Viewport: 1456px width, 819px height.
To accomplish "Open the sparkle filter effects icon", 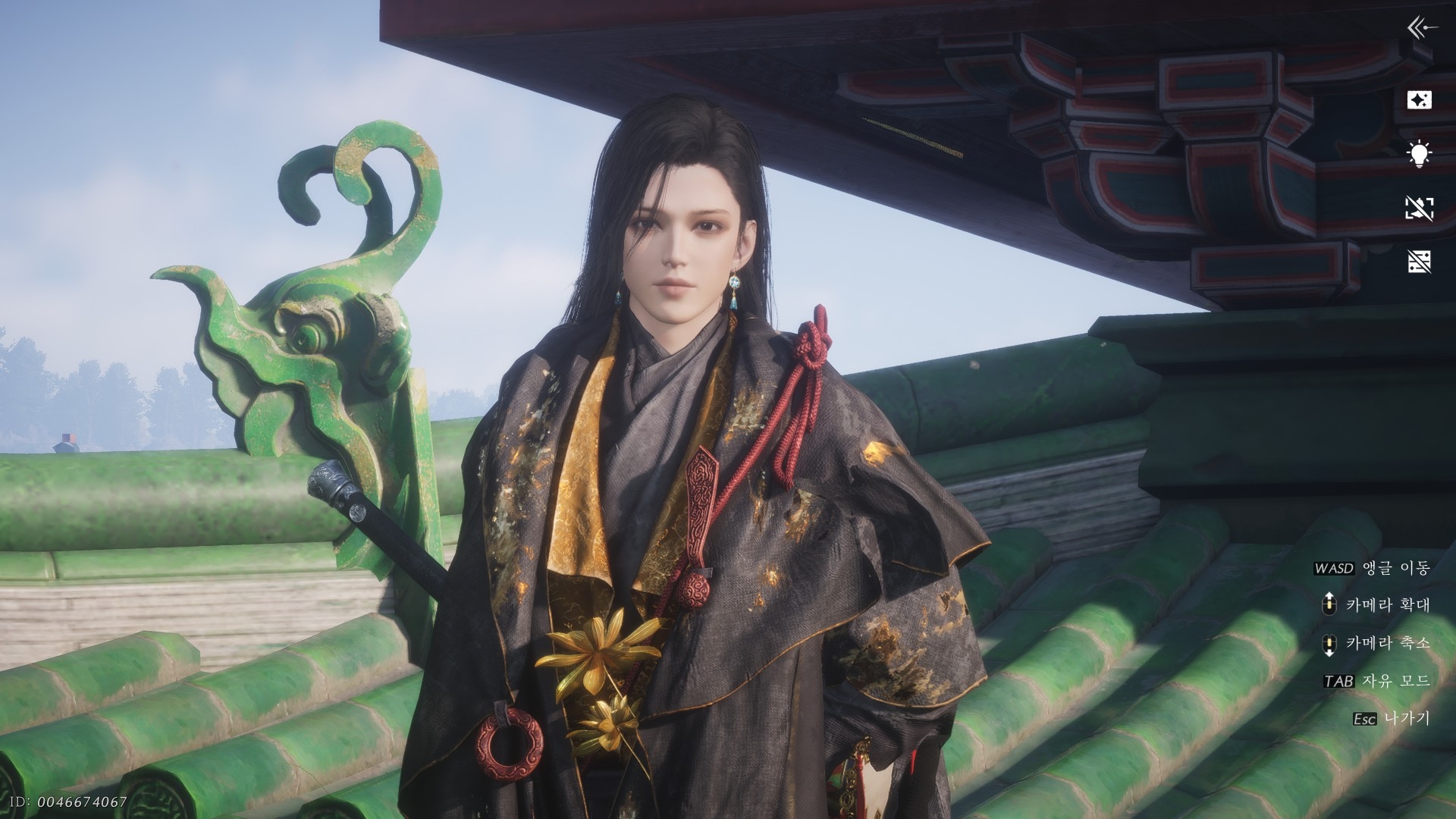I will coord(1419,99).
